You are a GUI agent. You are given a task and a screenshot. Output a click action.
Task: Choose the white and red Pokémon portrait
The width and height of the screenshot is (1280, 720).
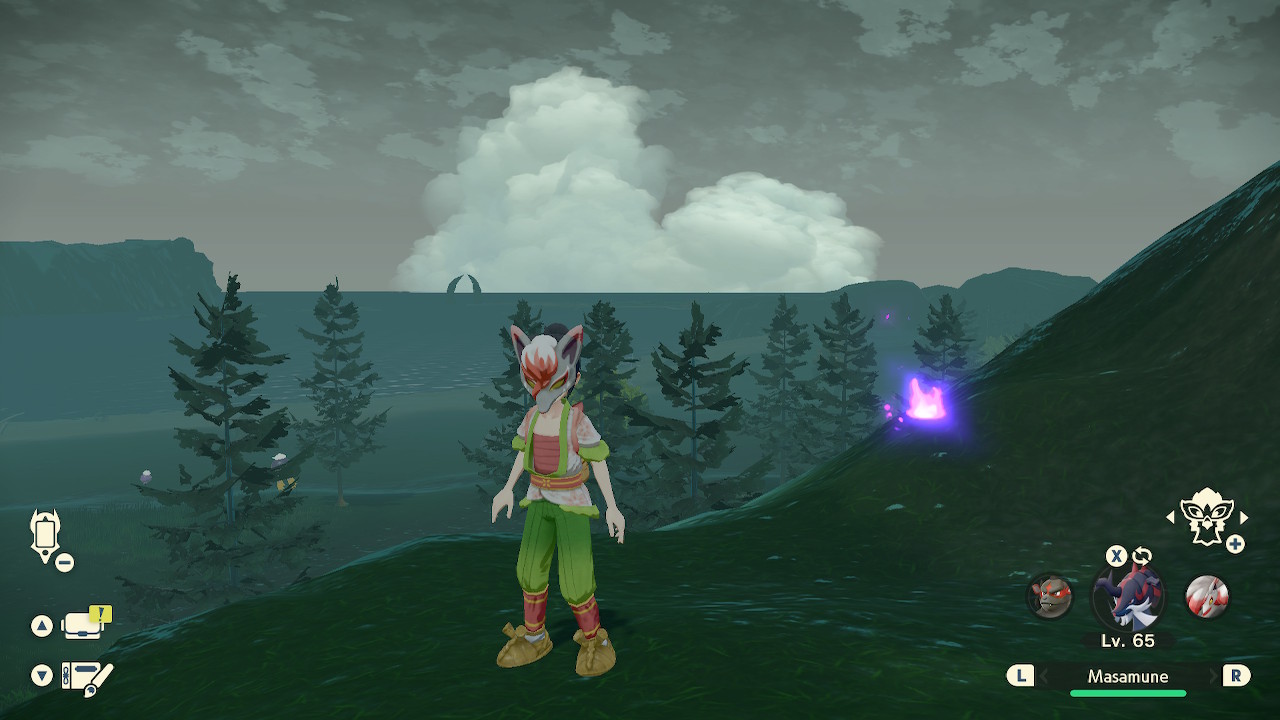pyautogui.click(x=1207, y=596)
